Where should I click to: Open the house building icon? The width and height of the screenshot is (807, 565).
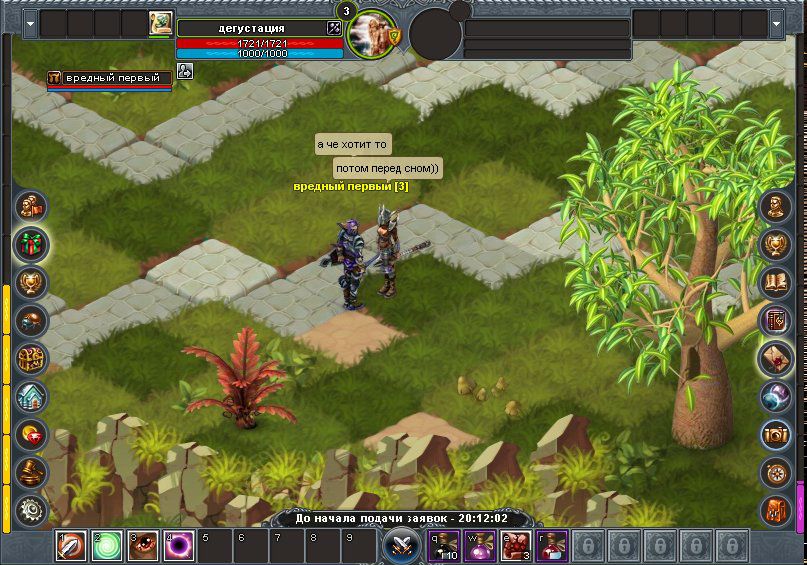click(x=31, y=396)
